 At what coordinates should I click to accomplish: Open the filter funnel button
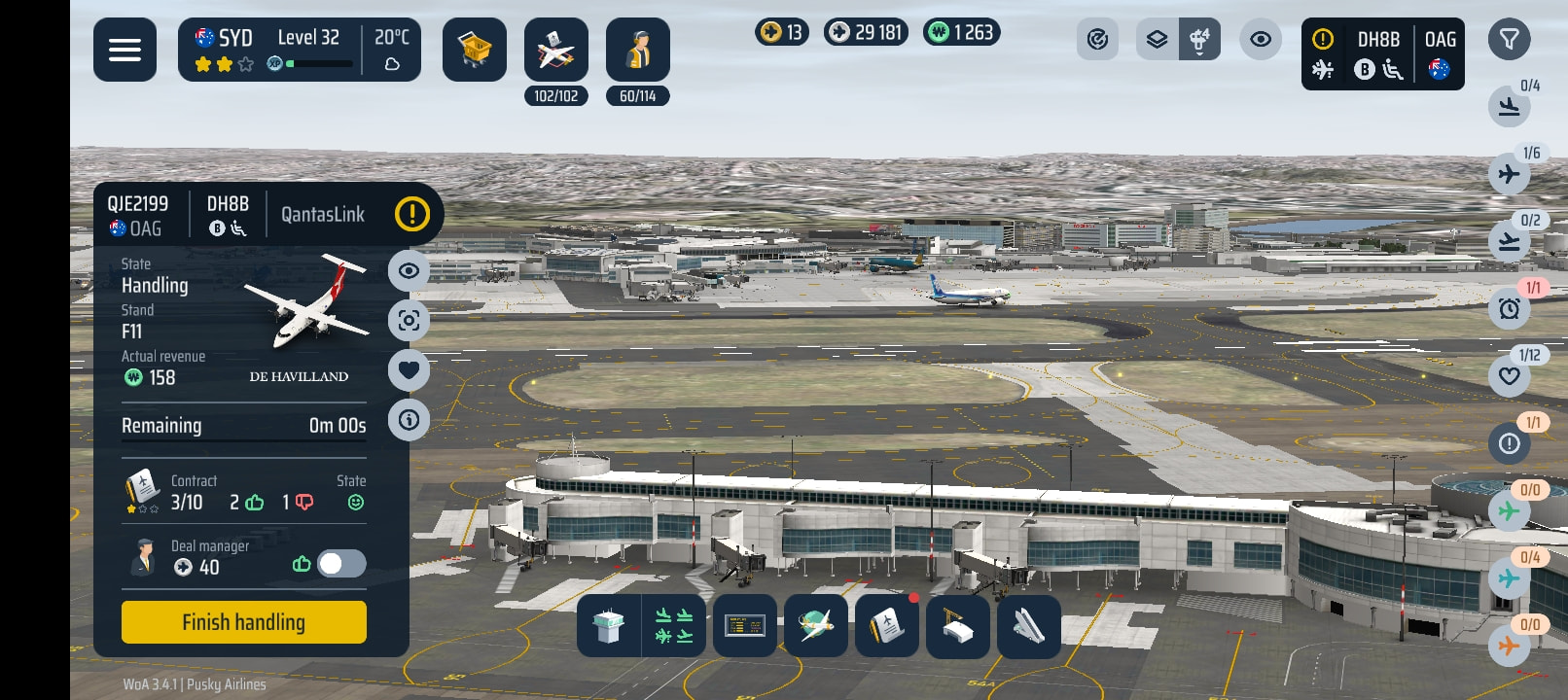point(1509,40)
